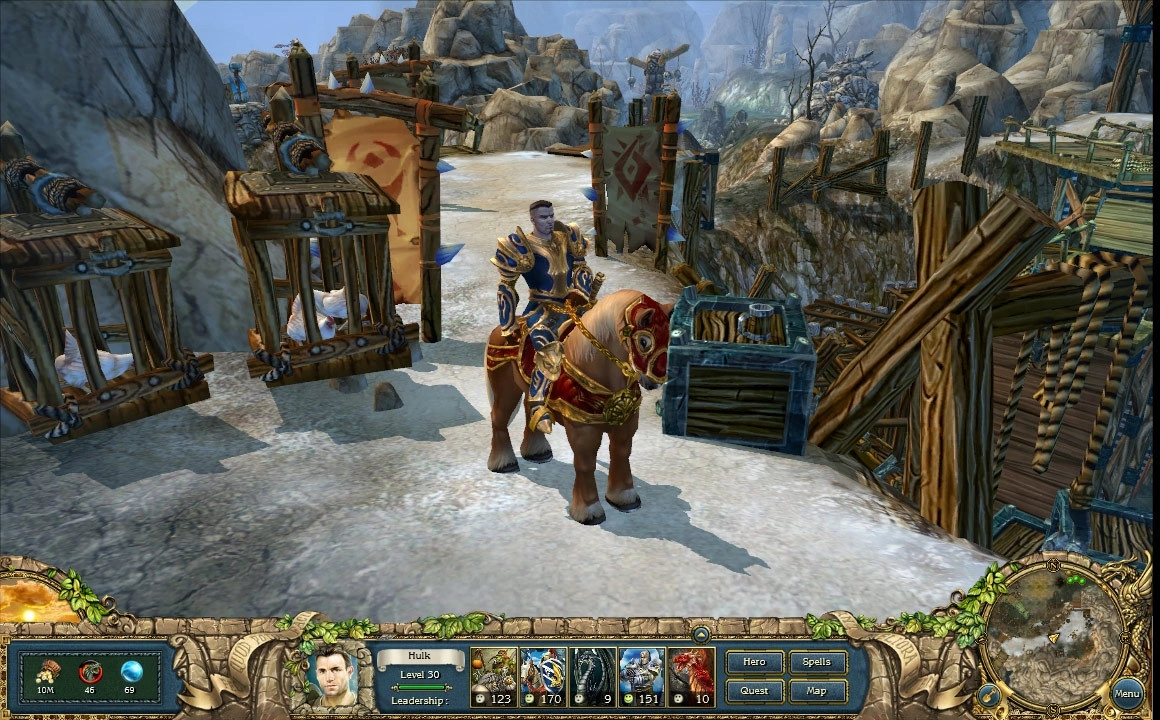Select the armored troop slot with 151 units
The image size is (1160, 720).
point(642,677)
